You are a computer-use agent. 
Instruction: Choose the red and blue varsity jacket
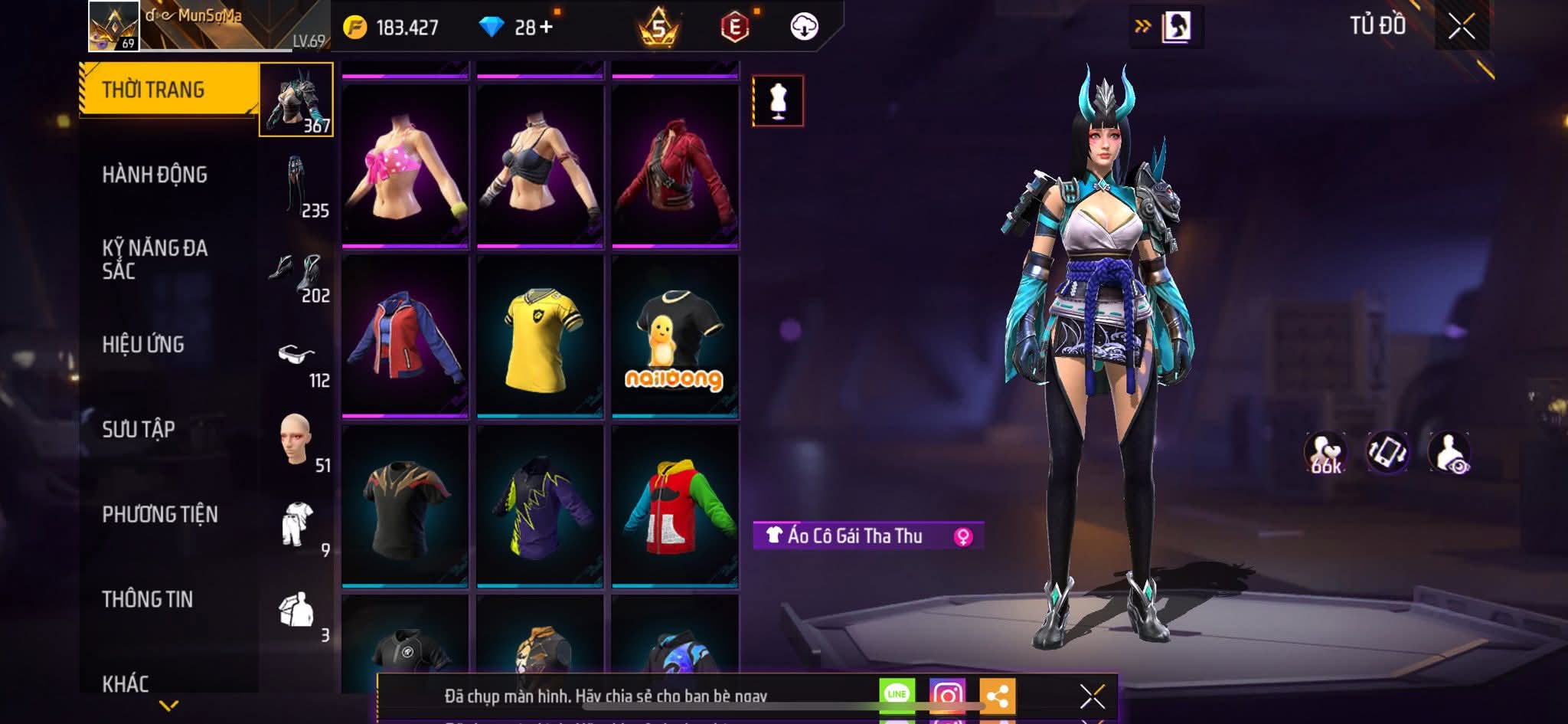(x=405, y=337)
